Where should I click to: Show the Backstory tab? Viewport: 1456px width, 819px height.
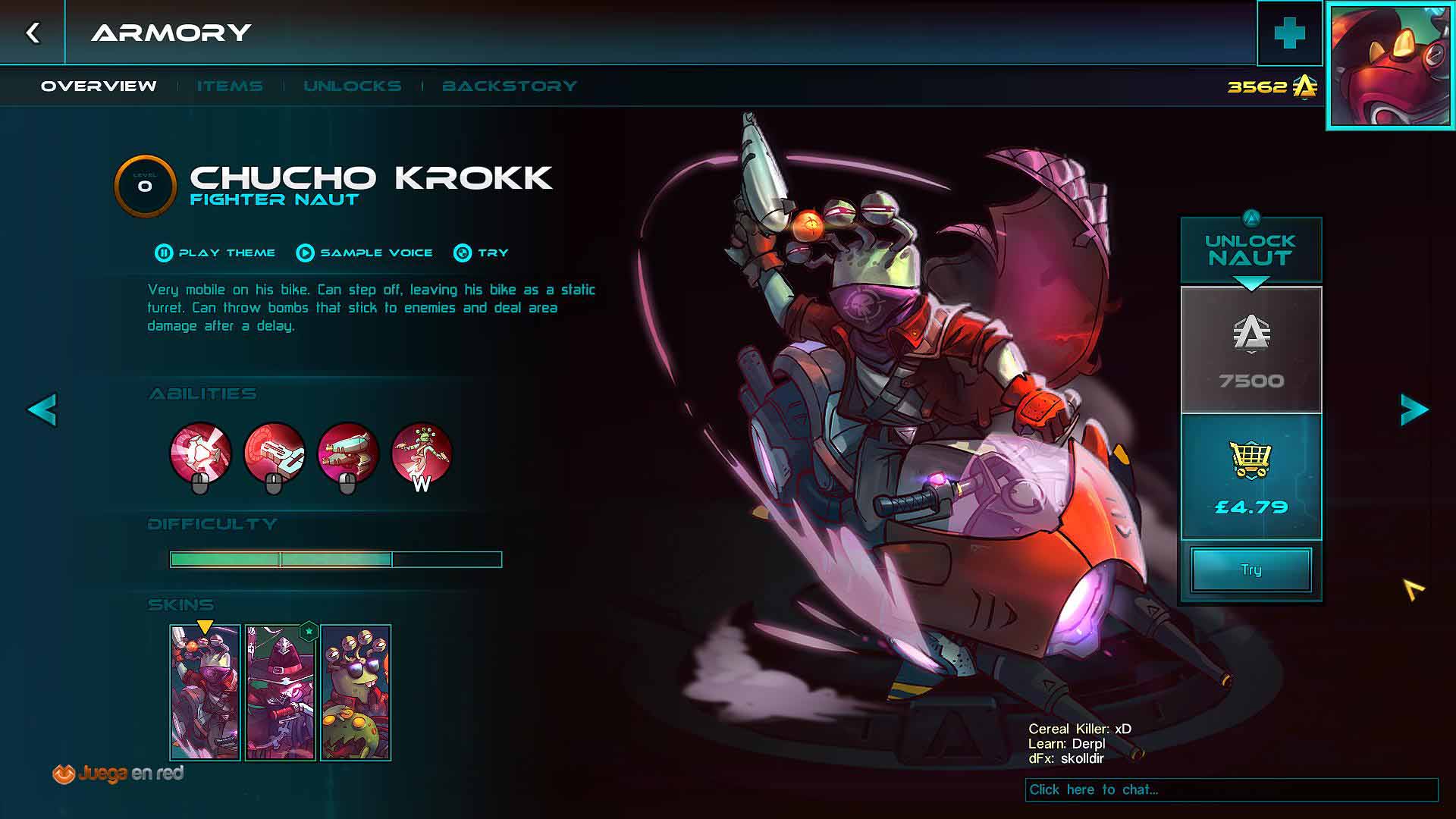coord(510,86)
